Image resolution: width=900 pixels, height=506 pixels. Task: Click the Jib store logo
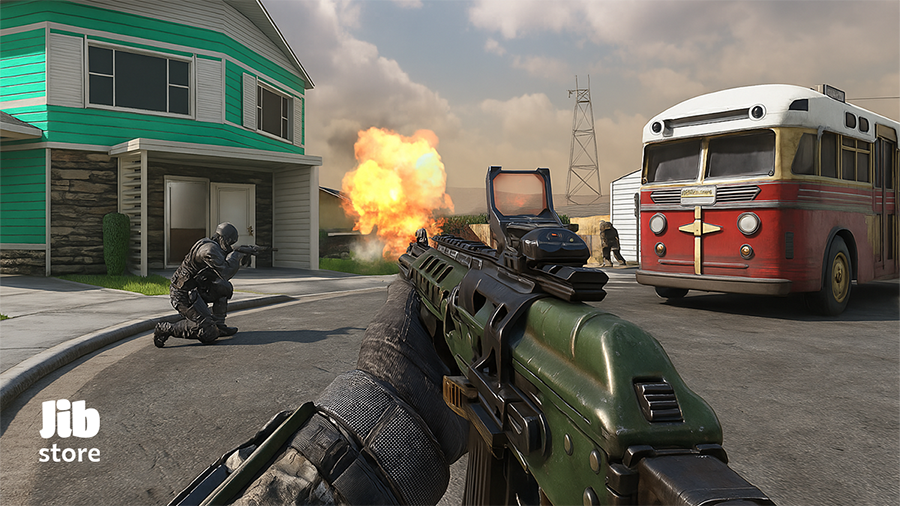coord(69,431)
